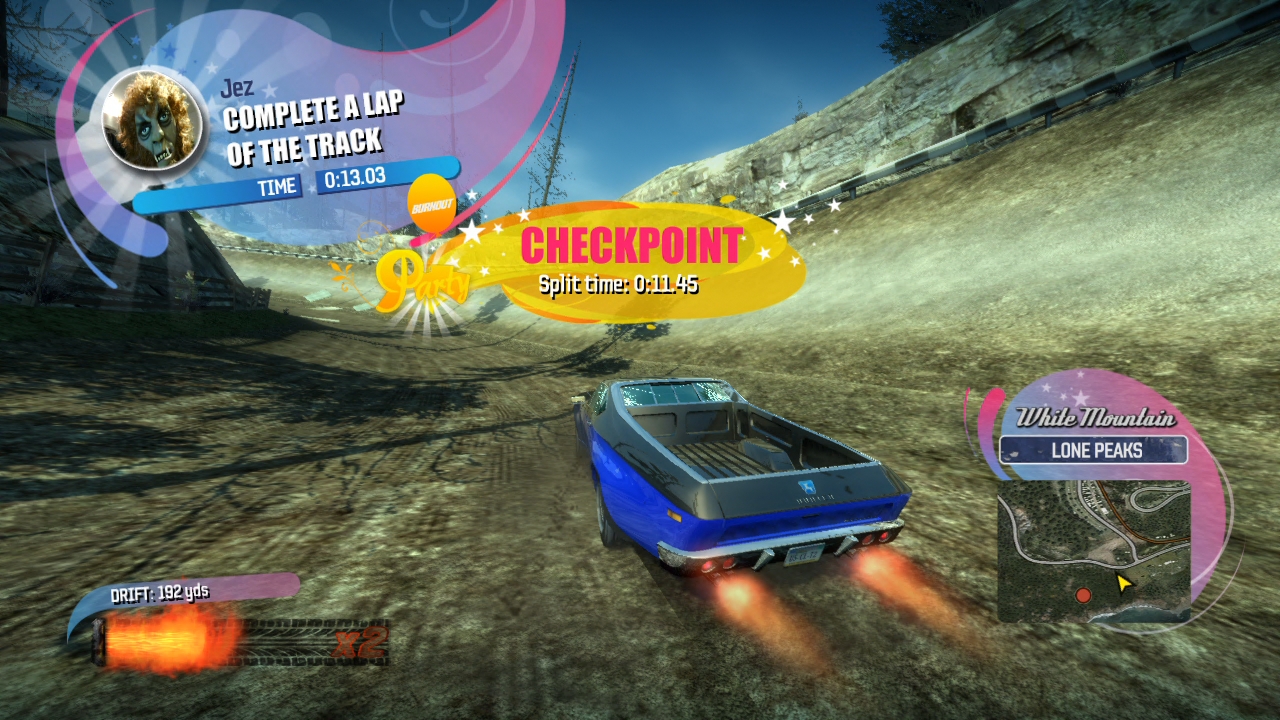Click the Complete a Lap objective text

[304, 130]
